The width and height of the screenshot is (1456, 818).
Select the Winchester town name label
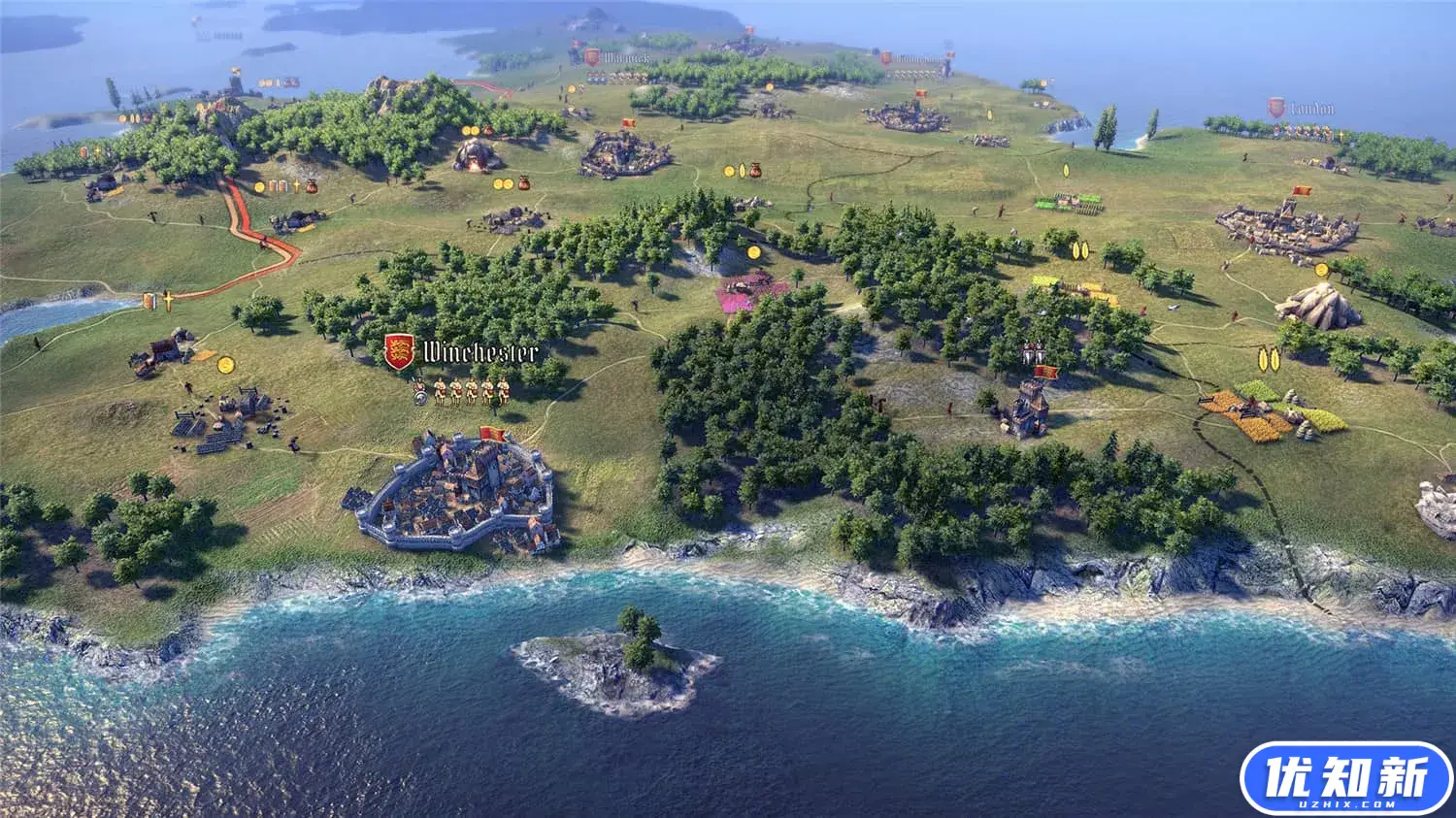[x=480, y=351]
